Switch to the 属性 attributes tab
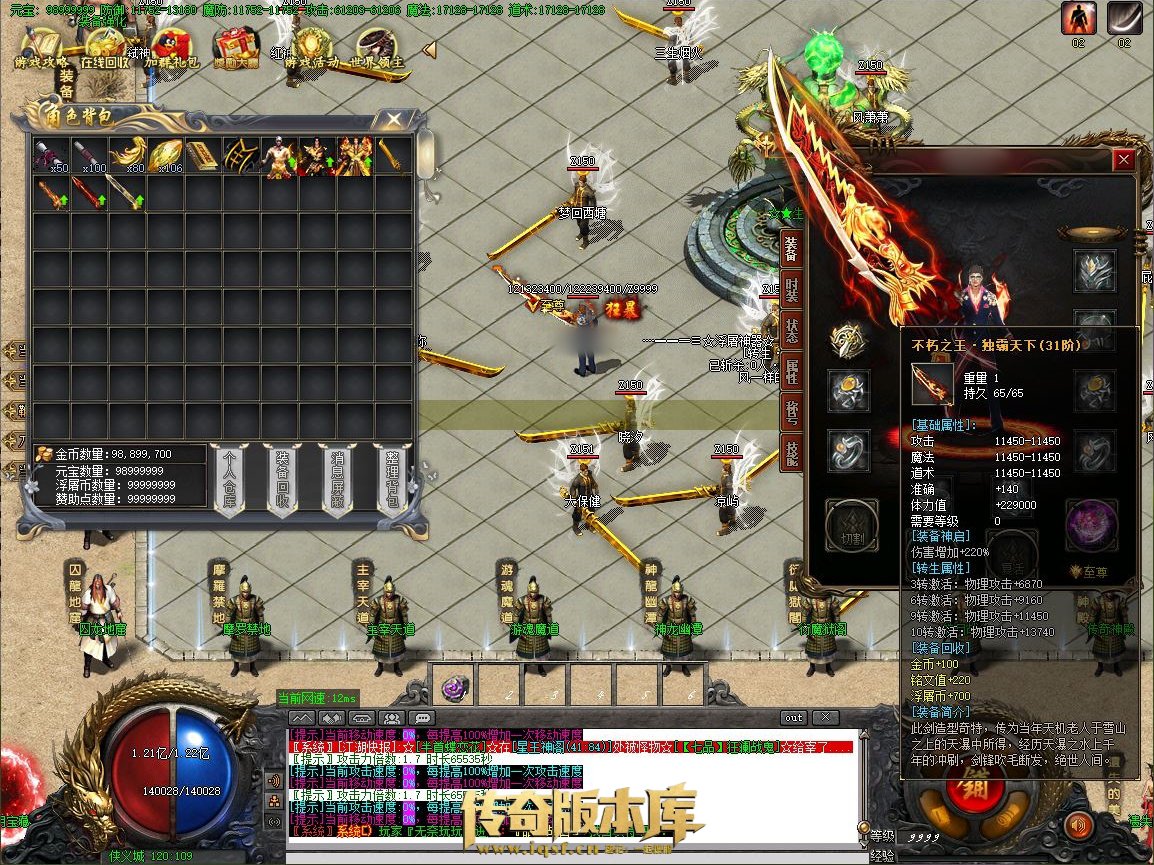The height and width of the screenshot is (865, 1154). click(x=791, y=370)
